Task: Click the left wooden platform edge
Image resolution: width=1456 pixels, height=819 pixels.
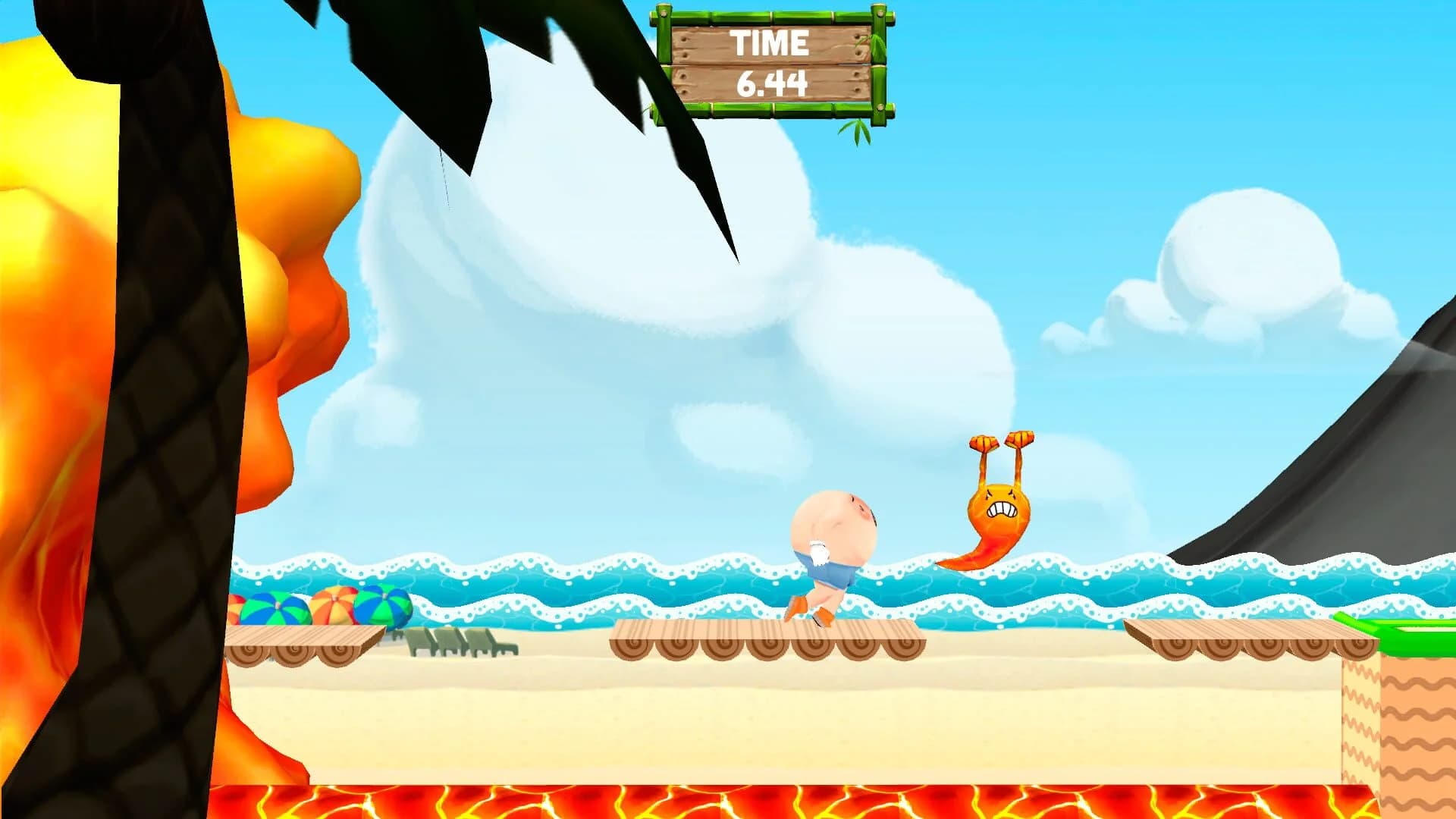Action: click(303, 641)
